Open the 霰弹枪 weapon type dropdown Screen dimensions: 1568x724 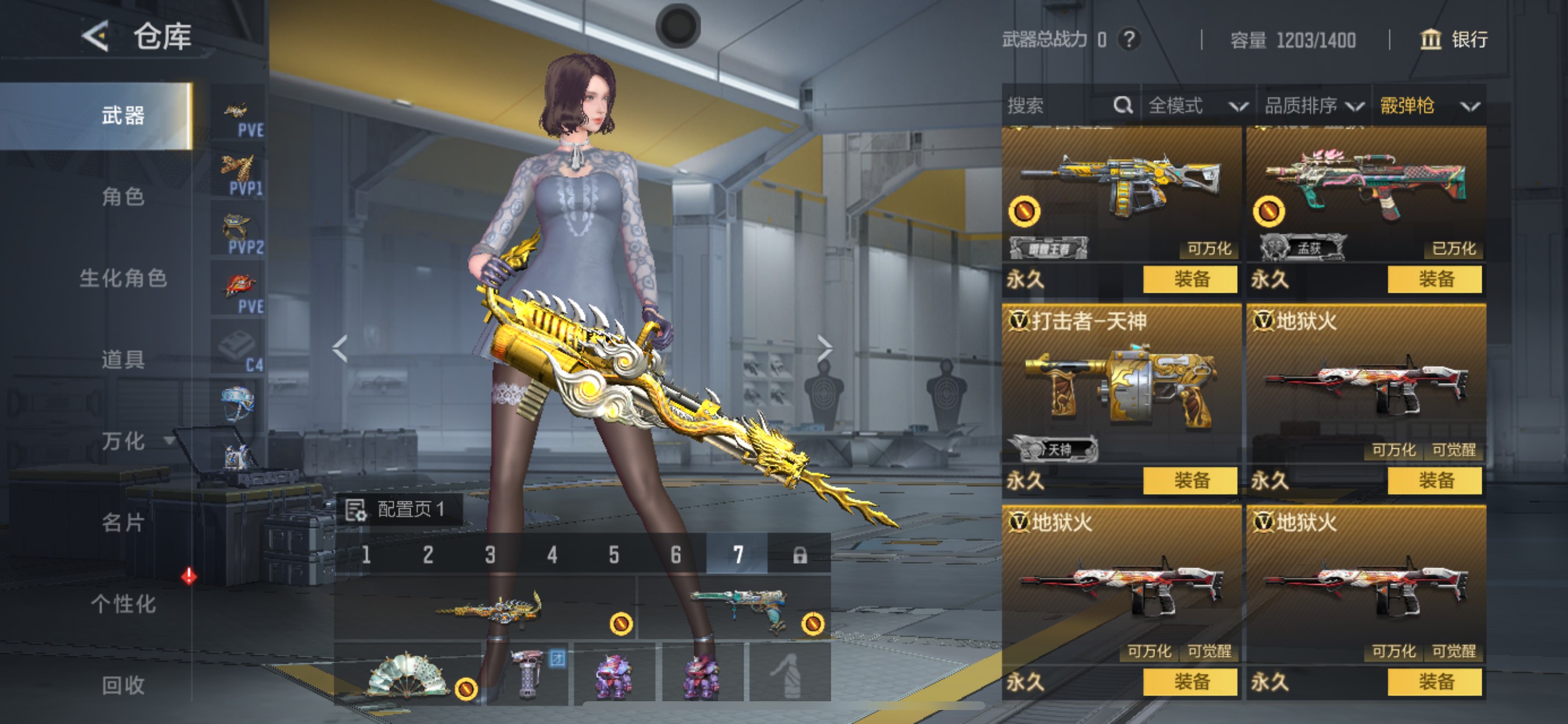pos(1429,106)
